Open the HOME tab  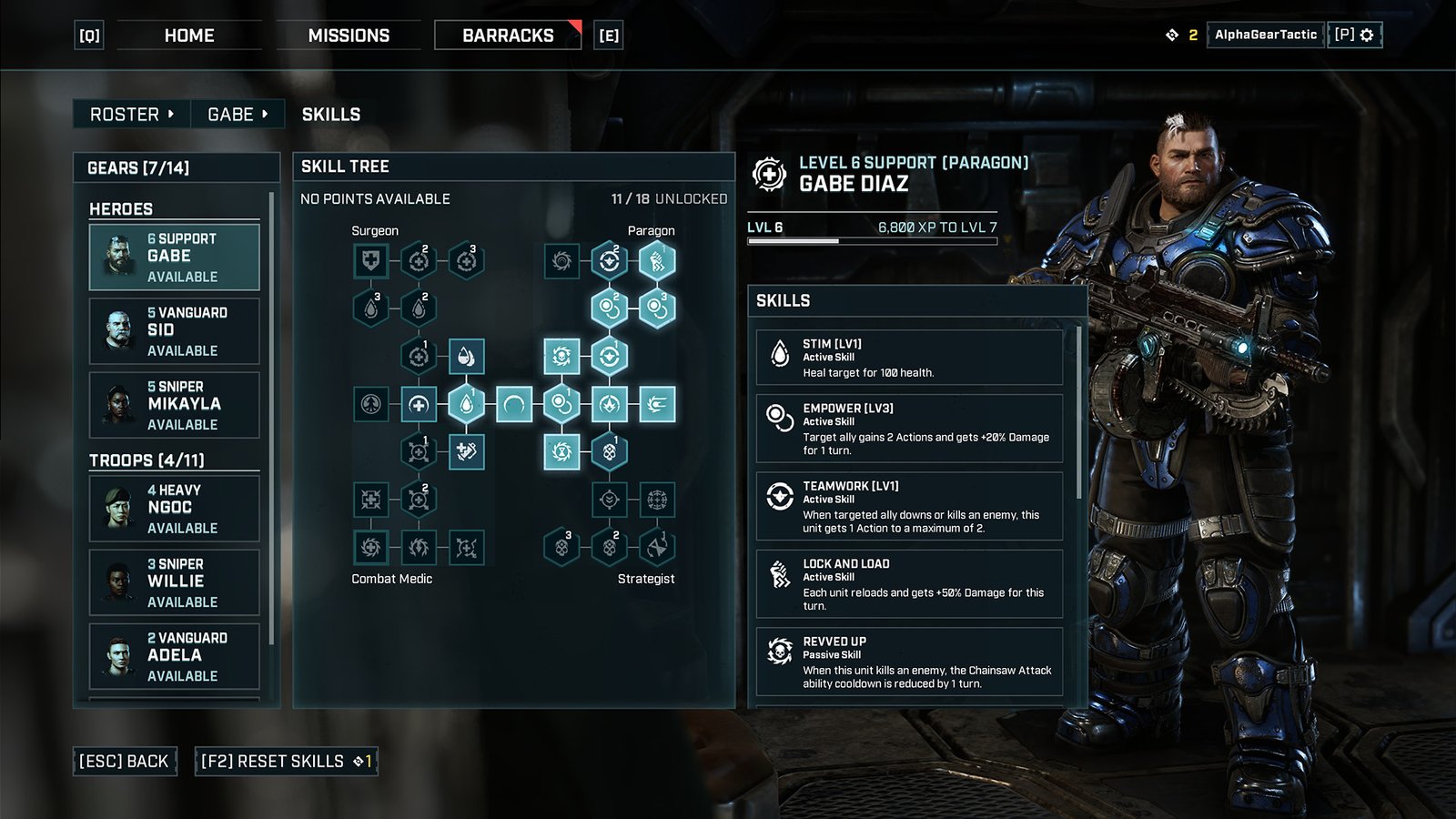pos(188,35)
